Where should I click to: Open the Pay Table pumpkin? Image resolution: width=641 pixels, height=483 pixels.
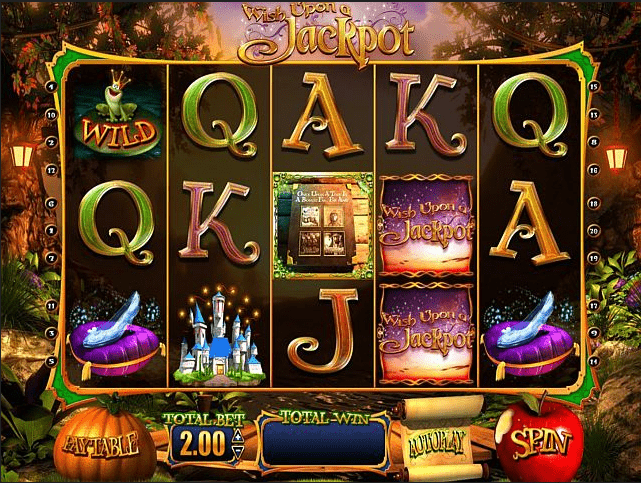click(x=105, y=441)
